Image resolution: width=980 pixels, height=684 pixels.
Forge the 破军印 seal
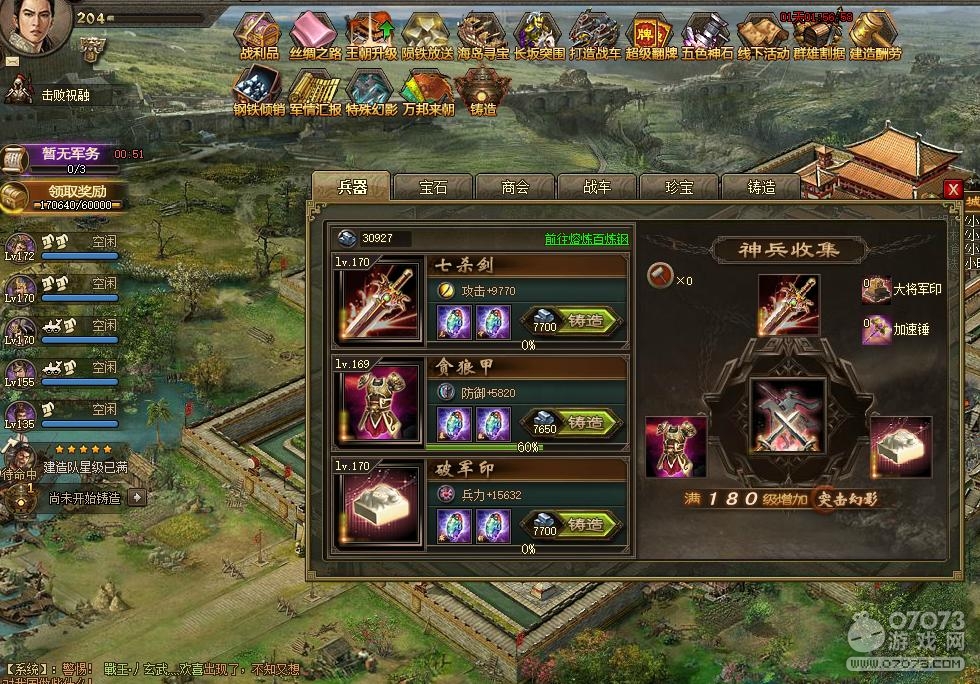pos(573,525)
